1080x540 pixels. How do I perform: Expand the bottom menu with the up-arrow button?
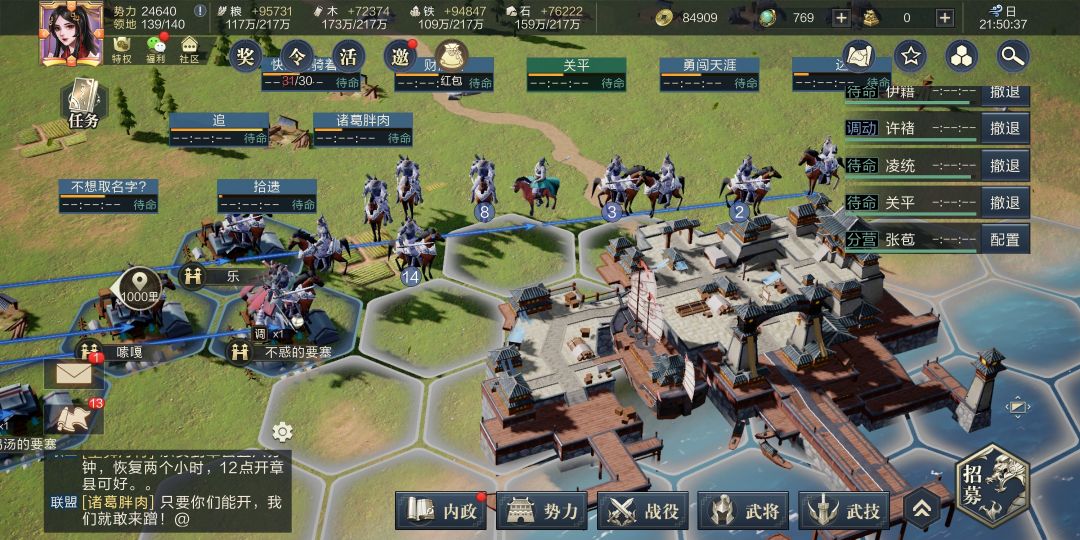[922, 510]
